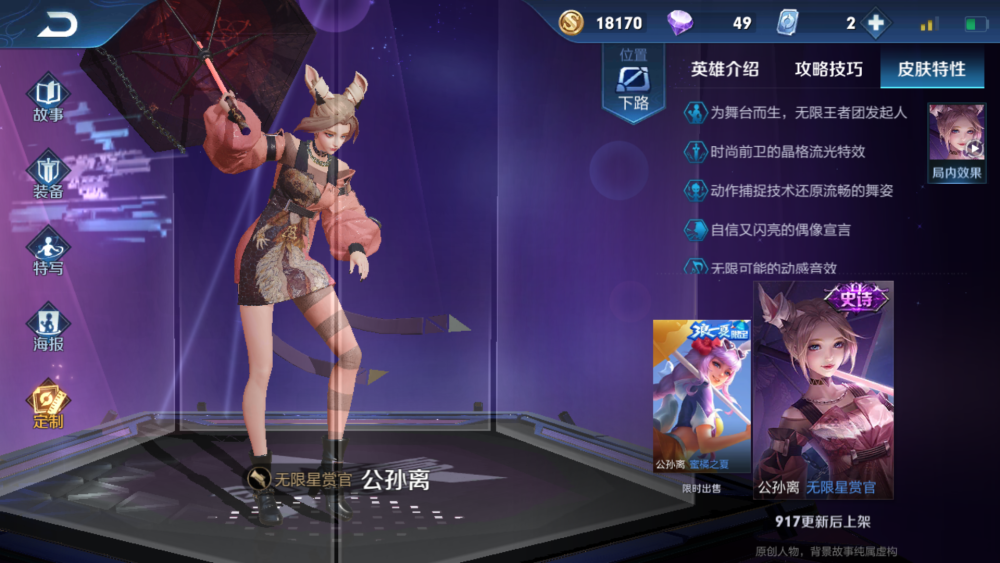The height and width of the screenshot is (563, 1000).
Task: Click the purple diamond currency icon
Action: (x=680, y=23)
